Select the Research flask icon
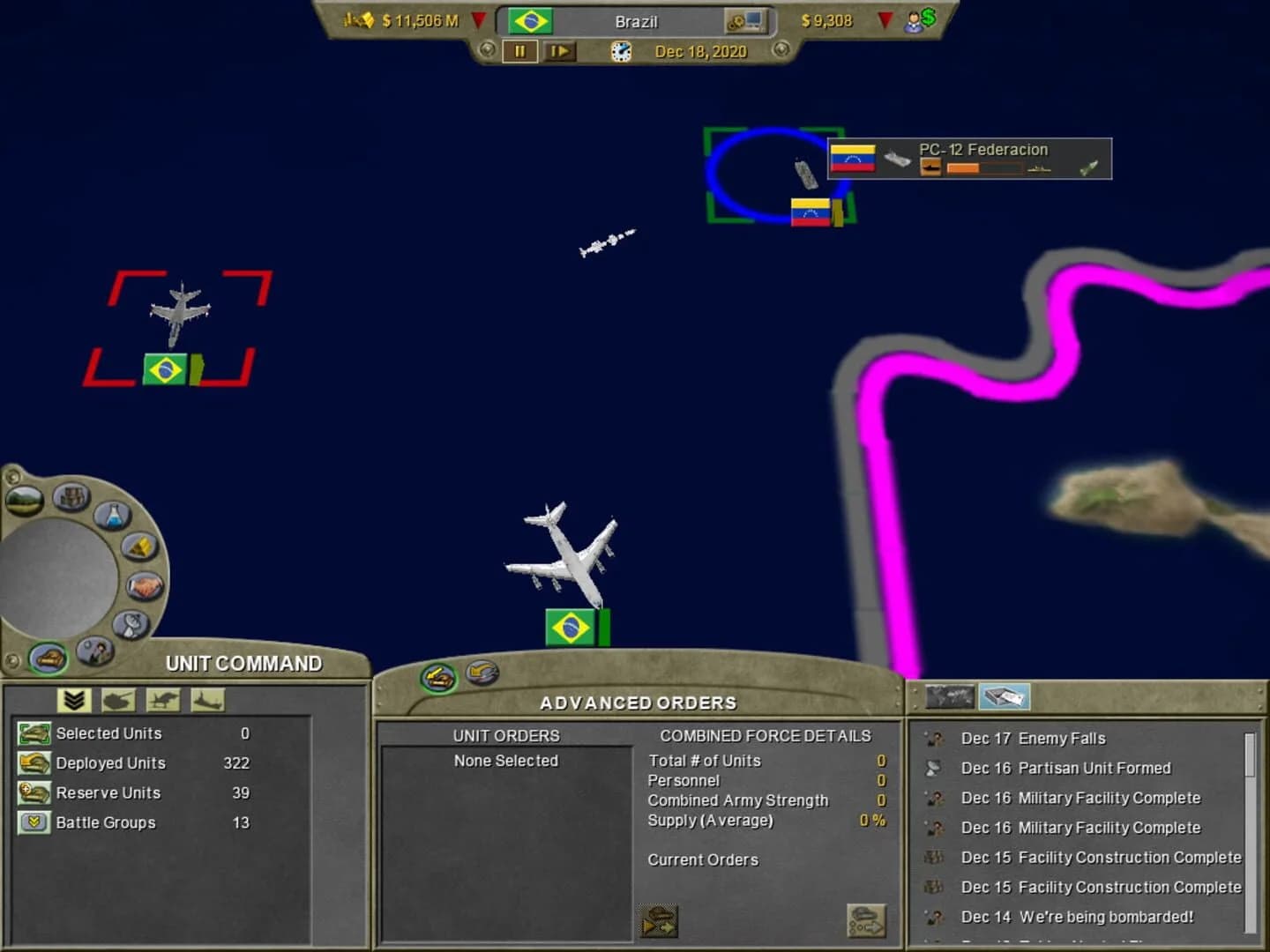The height and width of the screenshot is (952, 1270). coord(111,515)
